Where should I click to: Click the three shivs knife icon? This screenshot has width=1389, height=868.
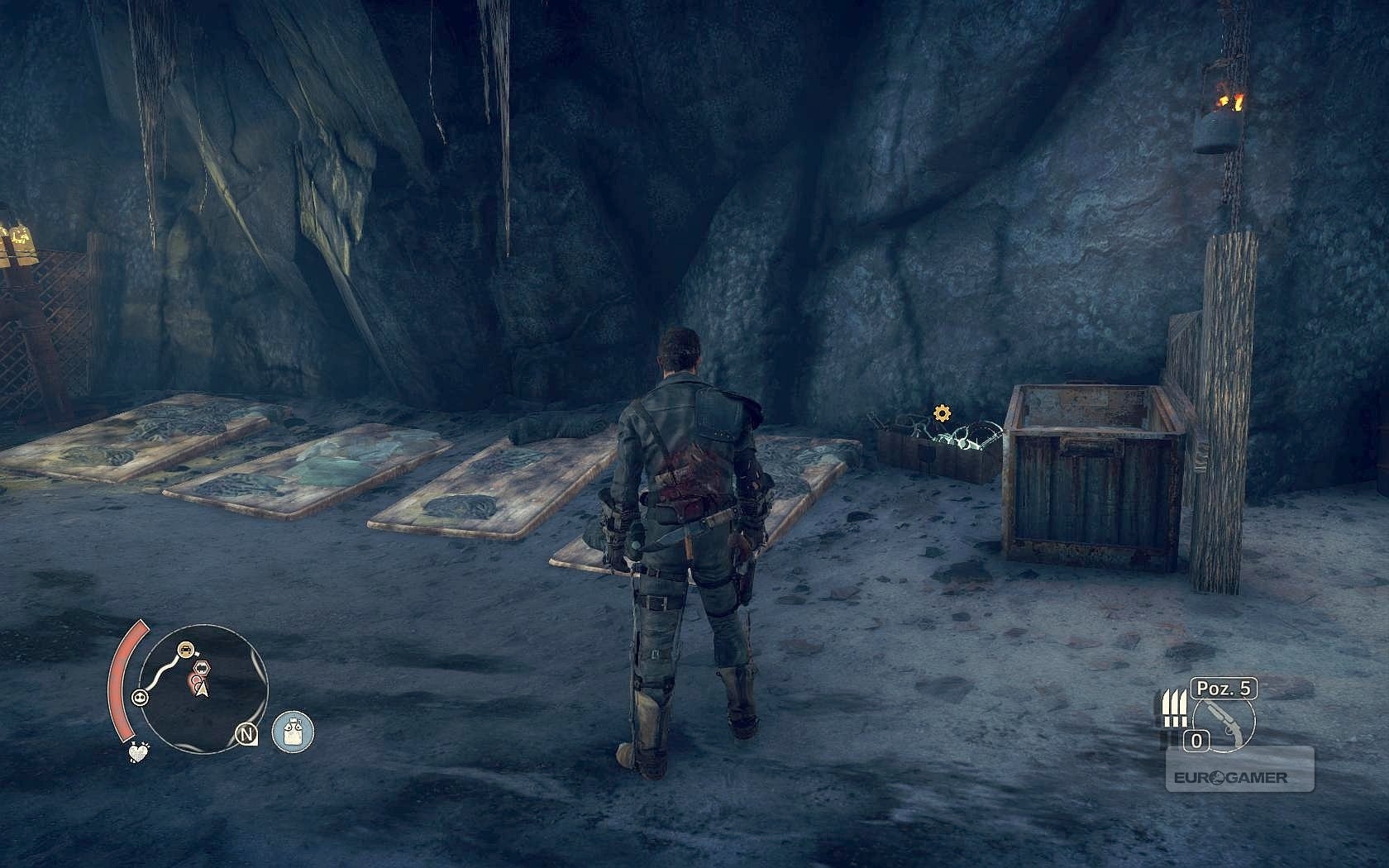(1170, 710)
